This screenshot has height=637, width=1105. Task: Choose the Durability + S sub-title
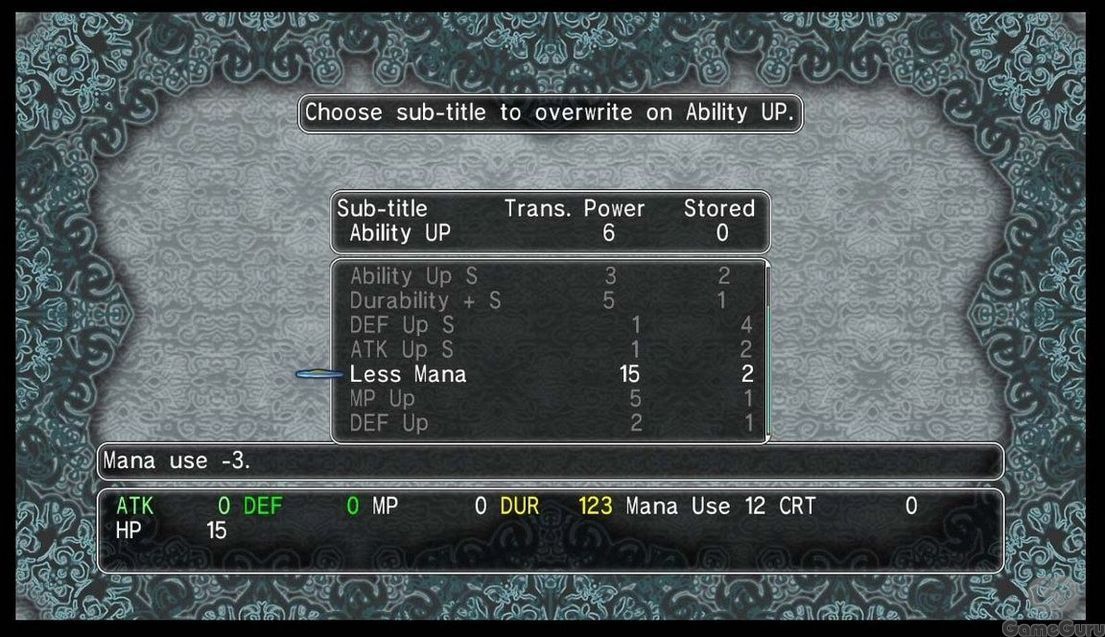pos(425,300)
